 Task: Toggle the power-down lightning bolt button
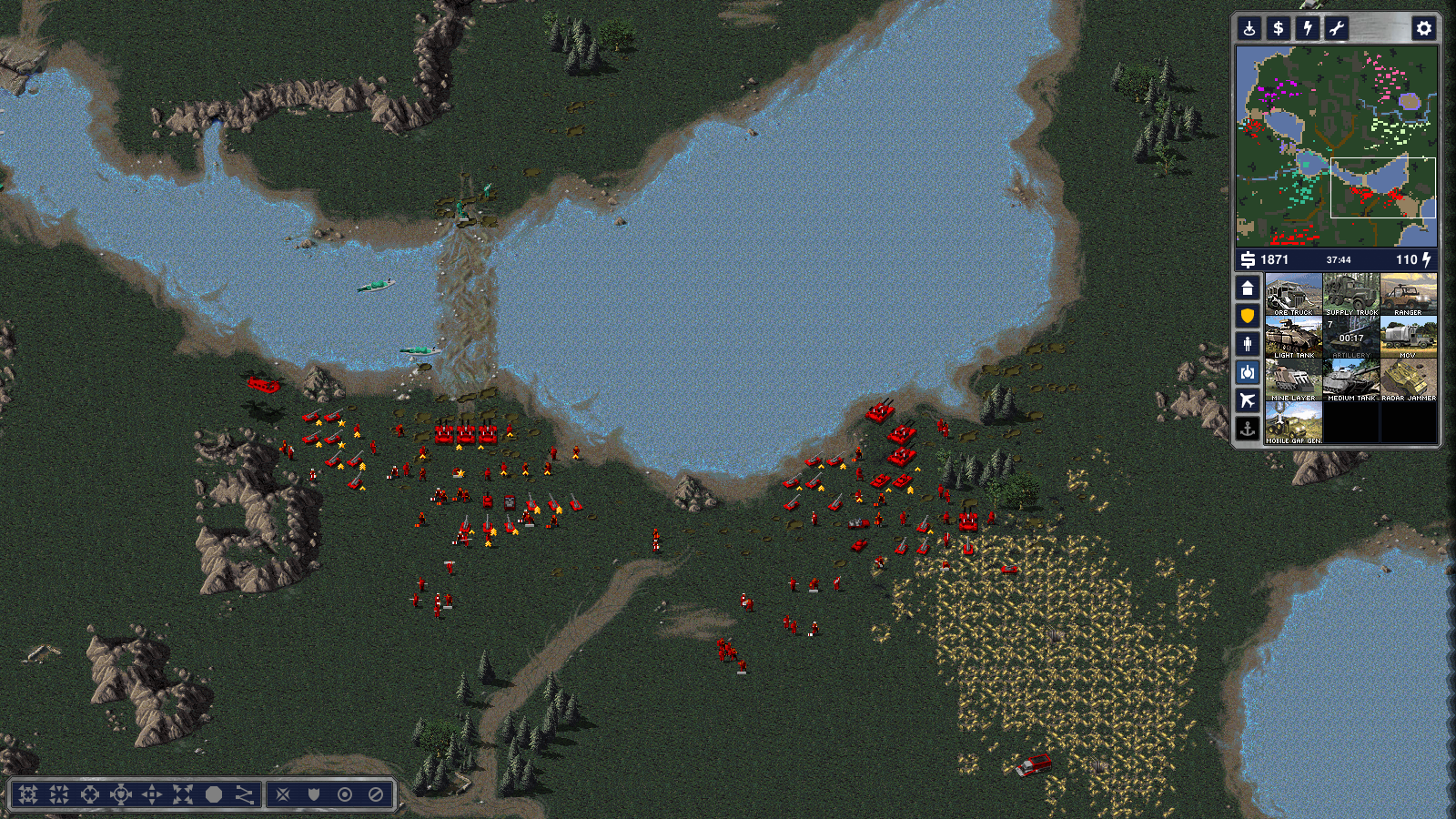click(1308, 28)
